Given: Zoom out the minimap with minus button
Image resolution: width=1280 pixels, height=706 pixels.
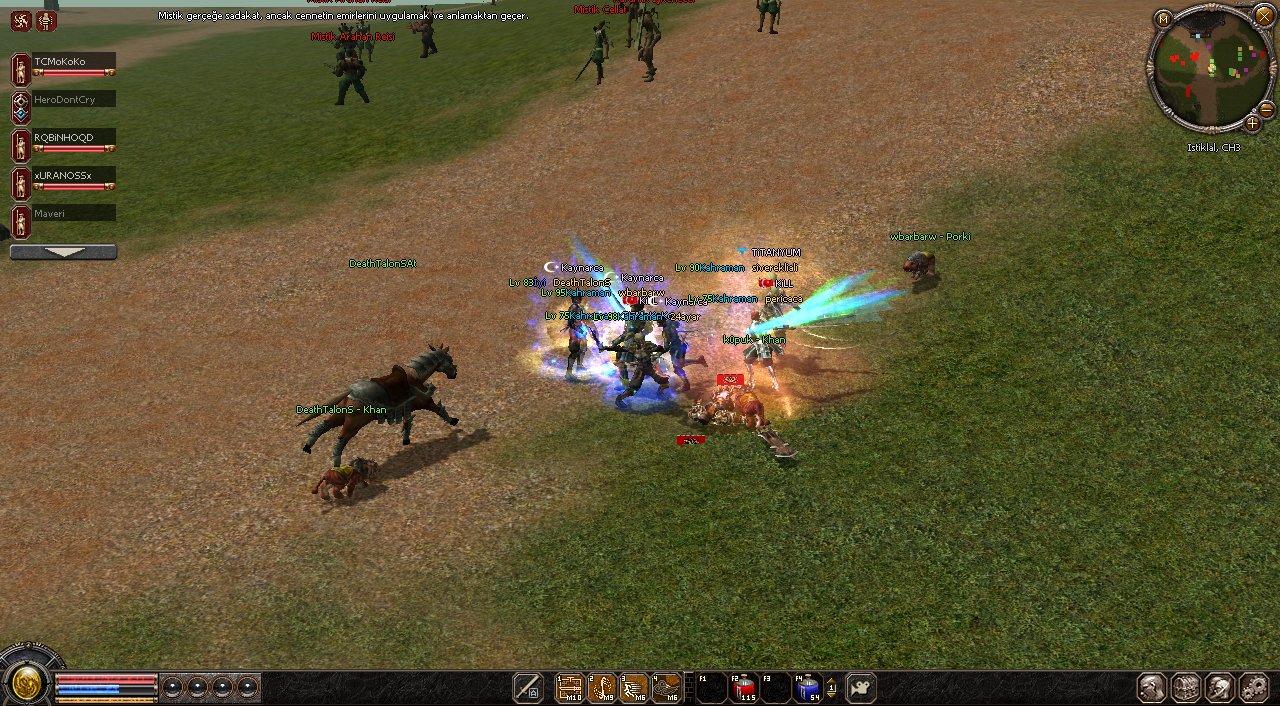Looking at the screenshot, I should click(x=1266, y=108).
